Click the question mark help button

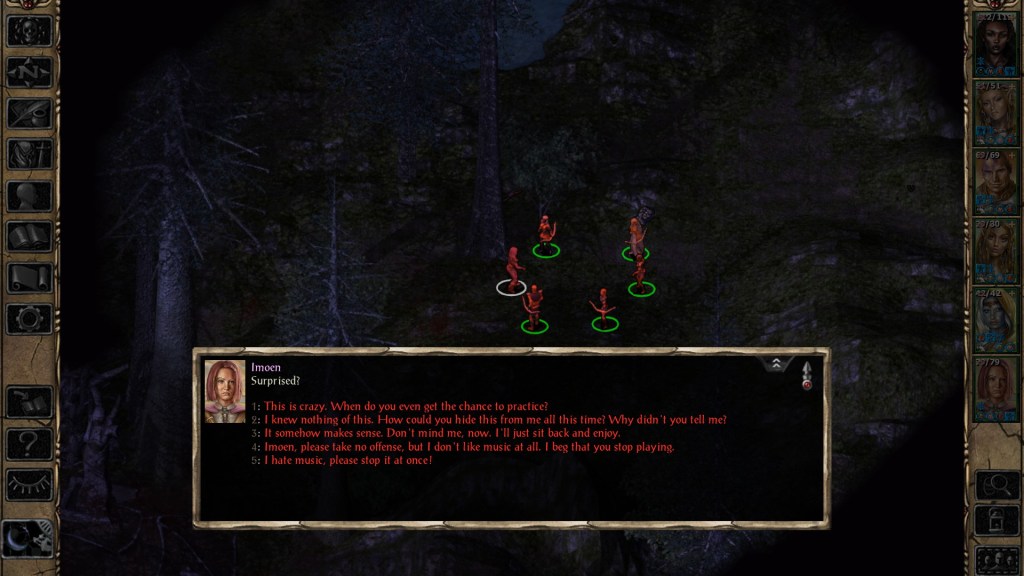[x=29, y=443]
